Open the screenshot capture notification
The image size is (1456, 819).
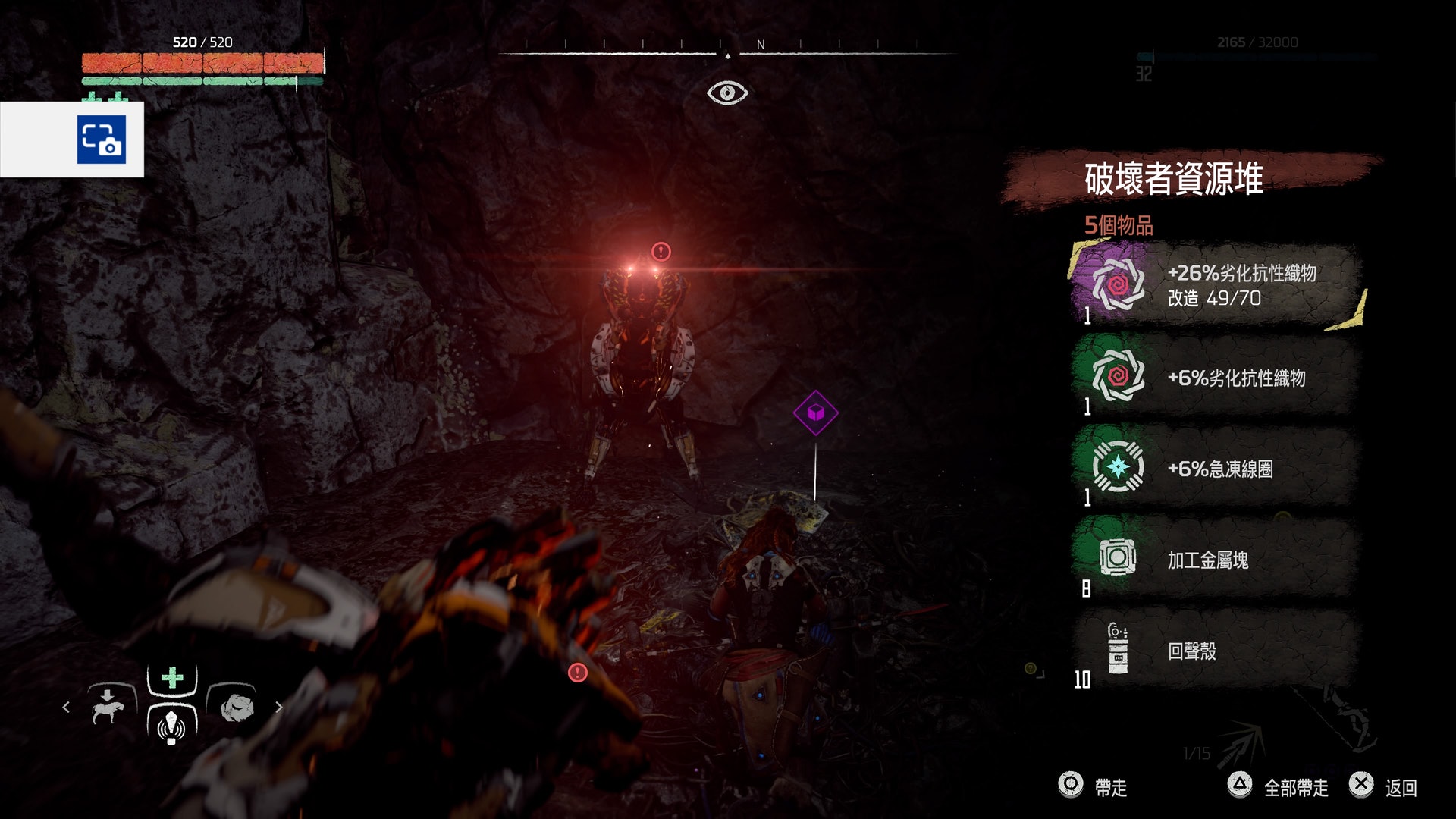pos(101,140)
